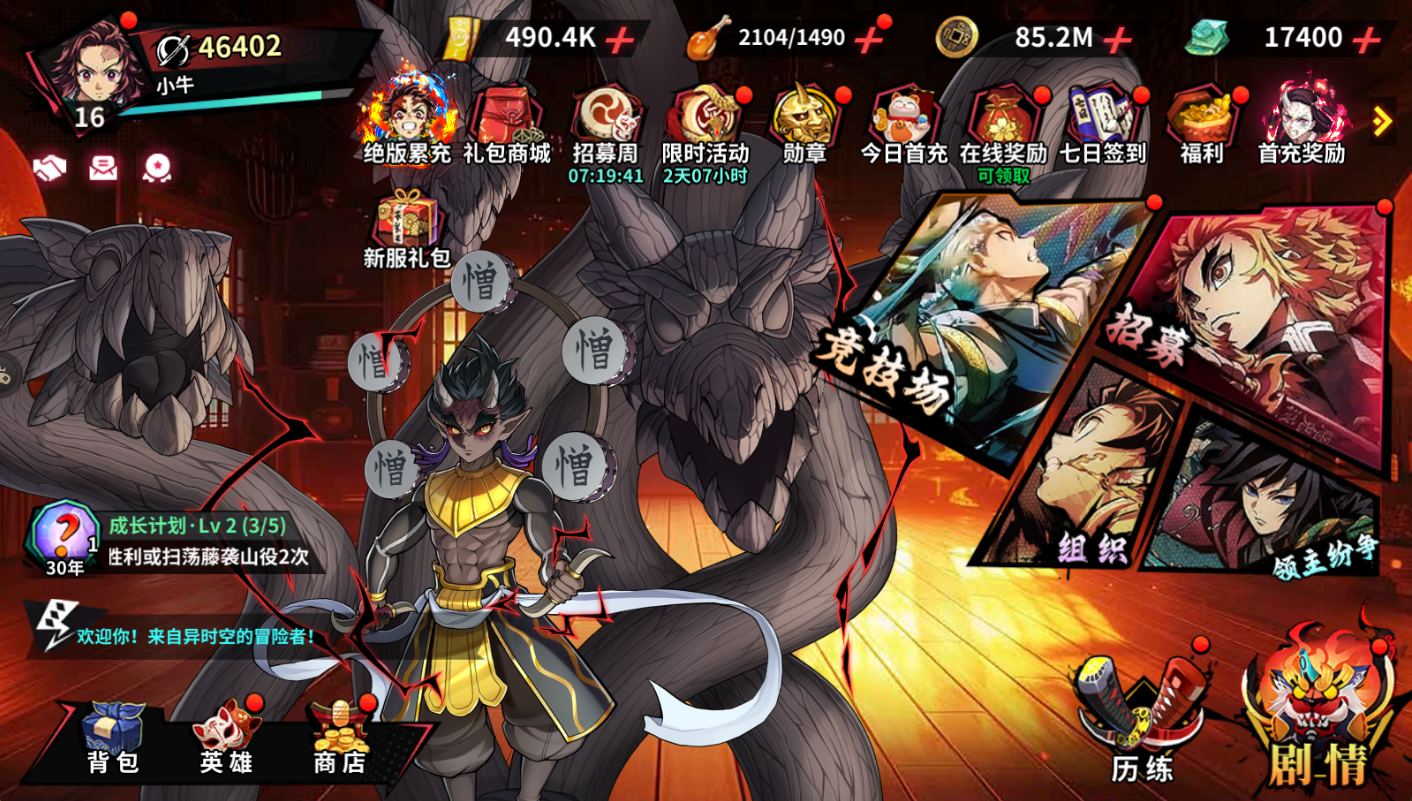Add more gold coins with plus button
The height and width of the screenshot is (801, 1412).
pyautogui.click(x=1117, y=39)
